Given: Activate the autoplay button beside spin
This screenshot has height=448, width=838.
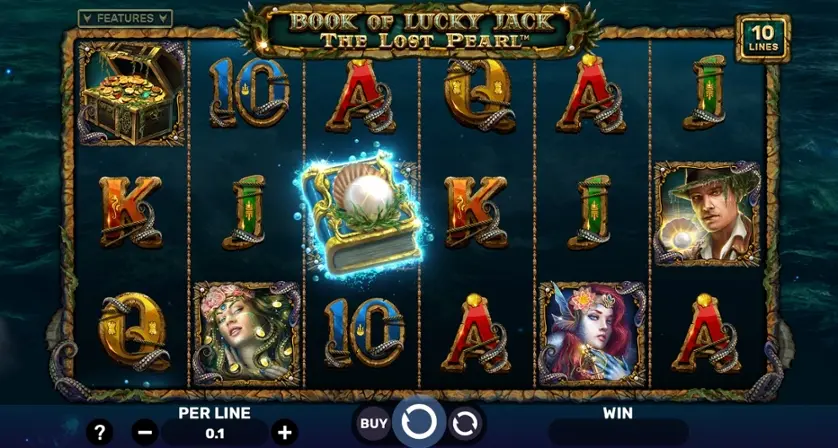Looking at the screenshot, I should point(464,424).
